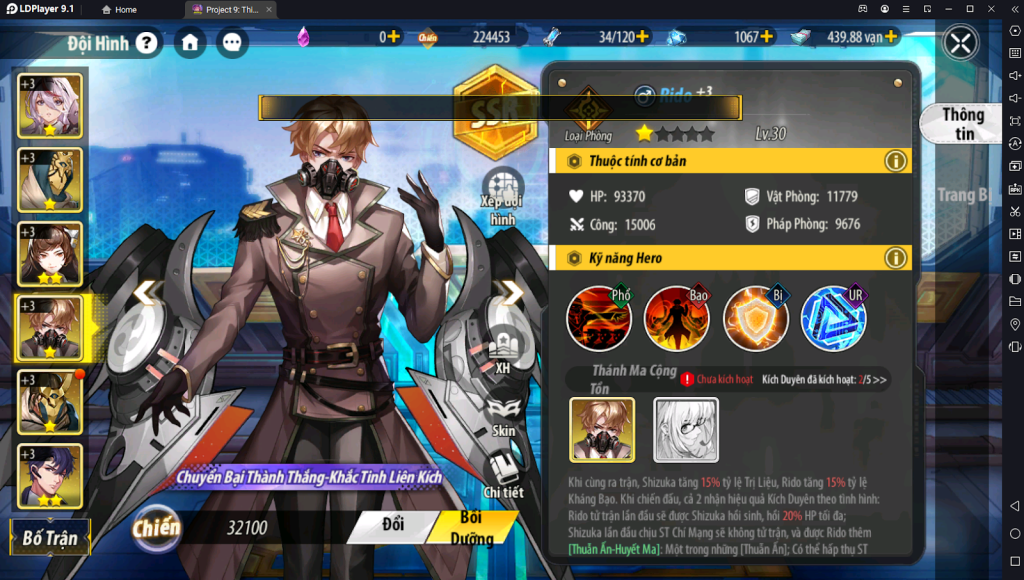View Chi tiết hero details
1024x580 pixels.
[x=503, y=474]
